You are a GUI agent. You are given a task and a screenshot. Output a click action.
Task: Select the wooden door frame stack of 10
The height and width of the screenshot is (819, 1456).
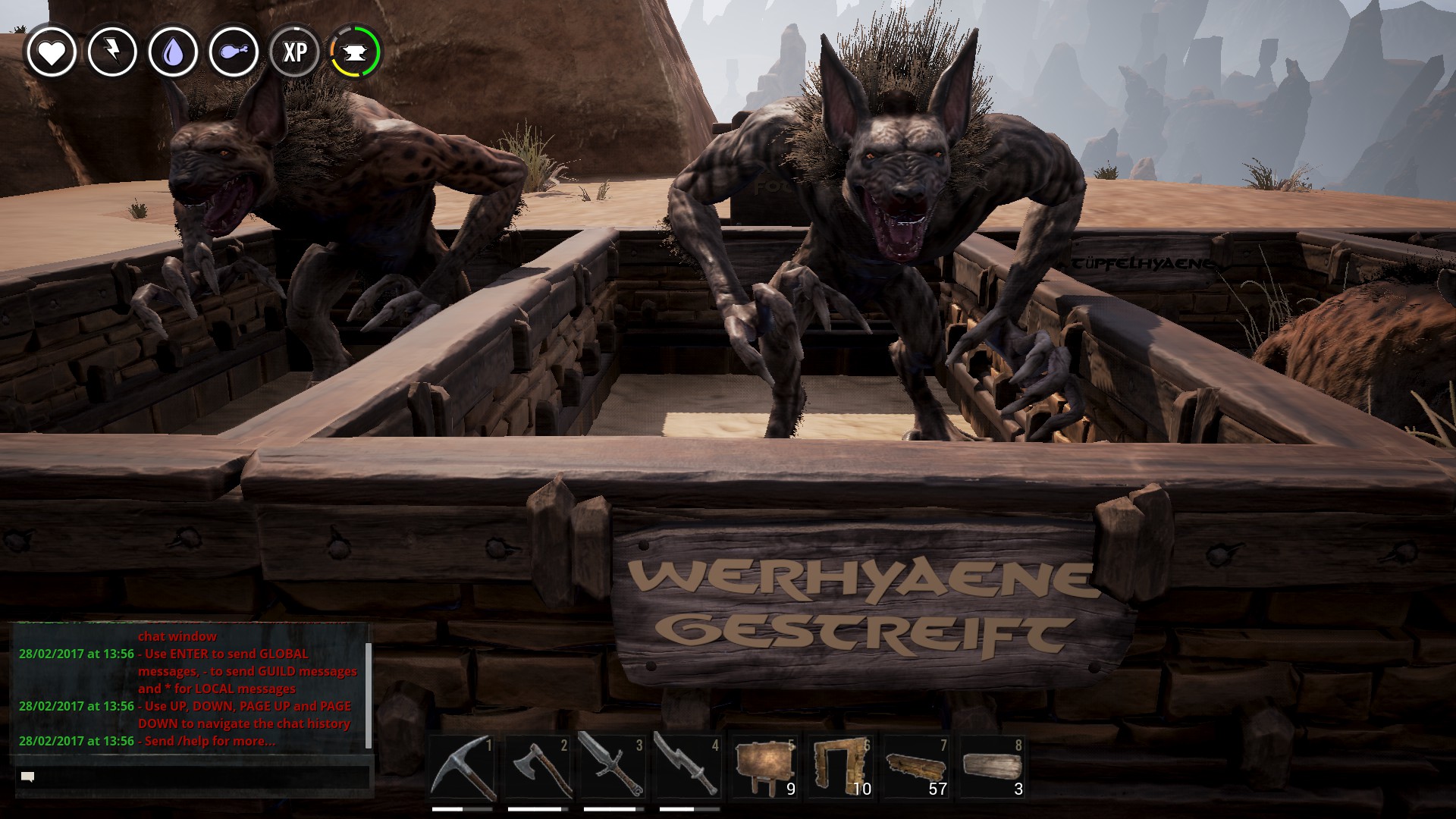(x=840, y=767)
